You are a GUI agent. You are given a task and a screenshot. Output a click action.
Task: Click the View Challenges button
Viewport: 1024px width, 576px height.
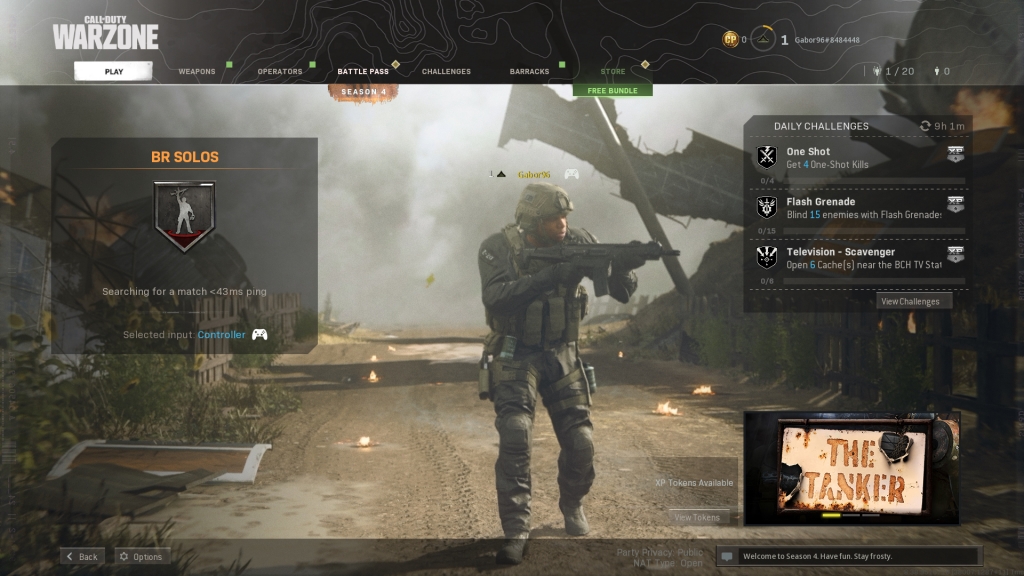(x=910, y=301)
